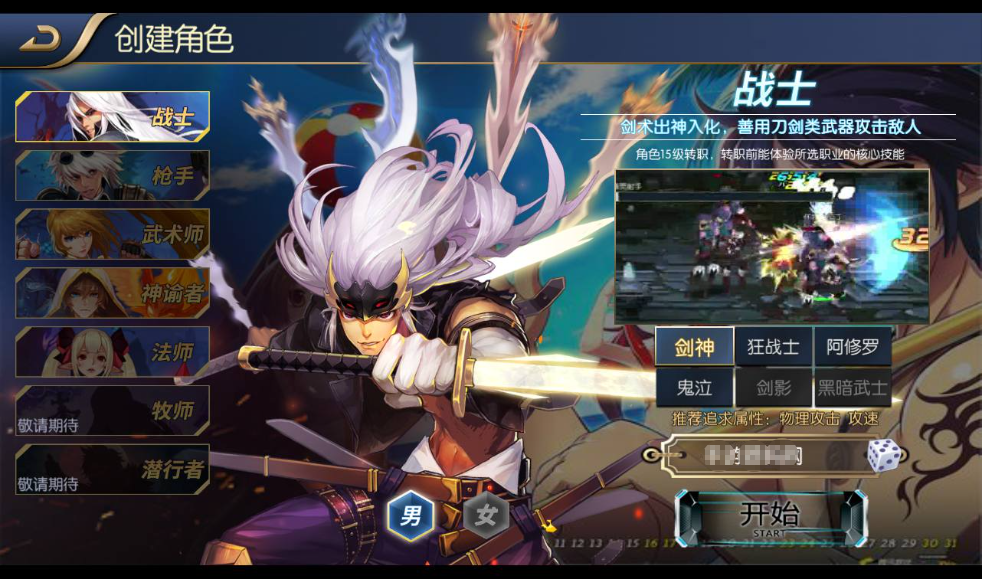The image size is (982, 579).
Task: Roll the dice for a random name
Action: coord(882,455)
